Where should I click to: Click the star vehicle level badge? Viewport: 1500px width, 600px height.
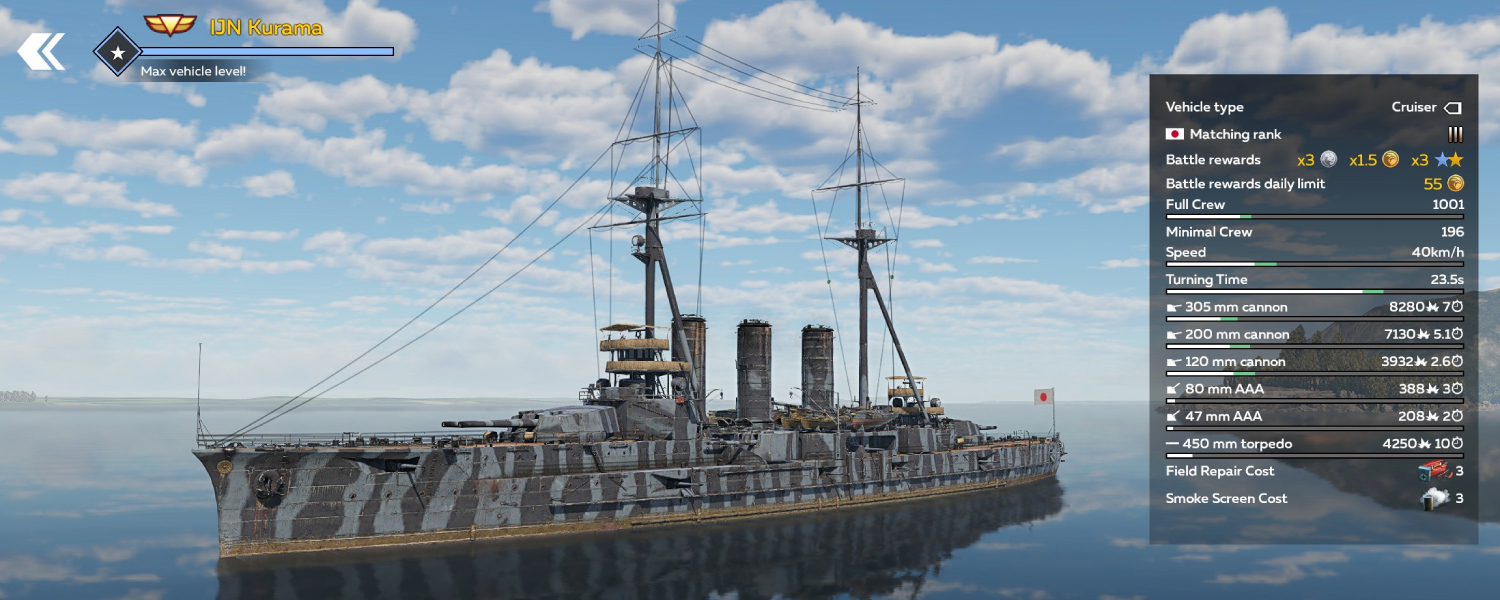117,51
